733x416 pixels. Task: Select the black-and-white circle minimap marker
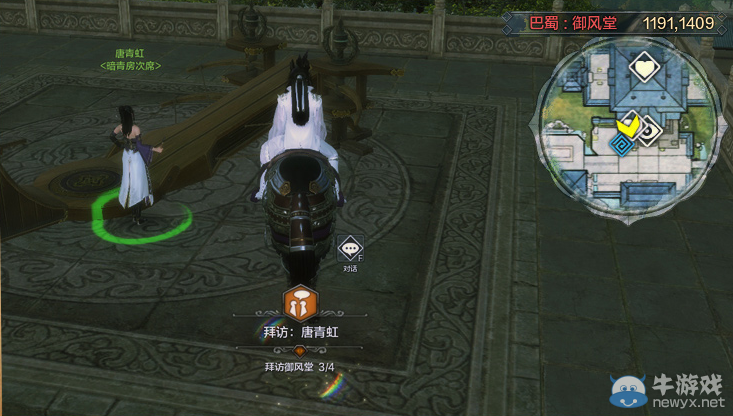(x=650, y=130)
